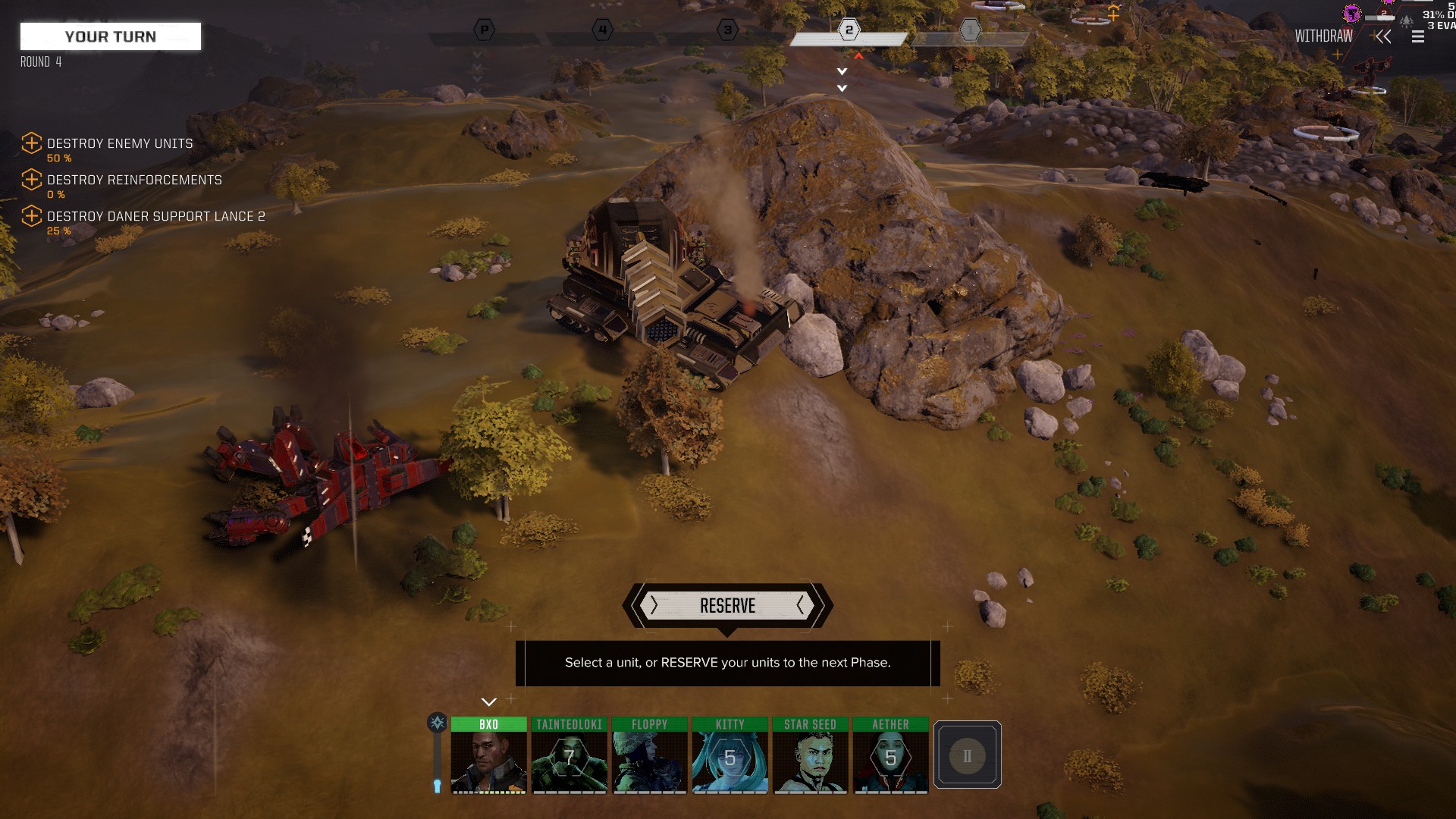The width and height of the screenshot is (1456, 819).
Task: Open the hamburger game menu
Action: pos(1418,36)
